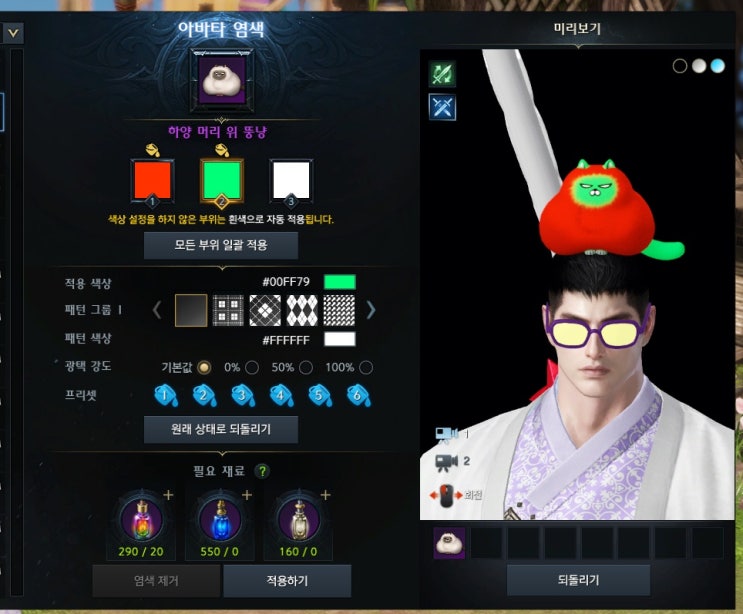The image size is (743, 614).
Task: Select the green dye part slot
Action: pyautogui.click(x=222, y=181)
